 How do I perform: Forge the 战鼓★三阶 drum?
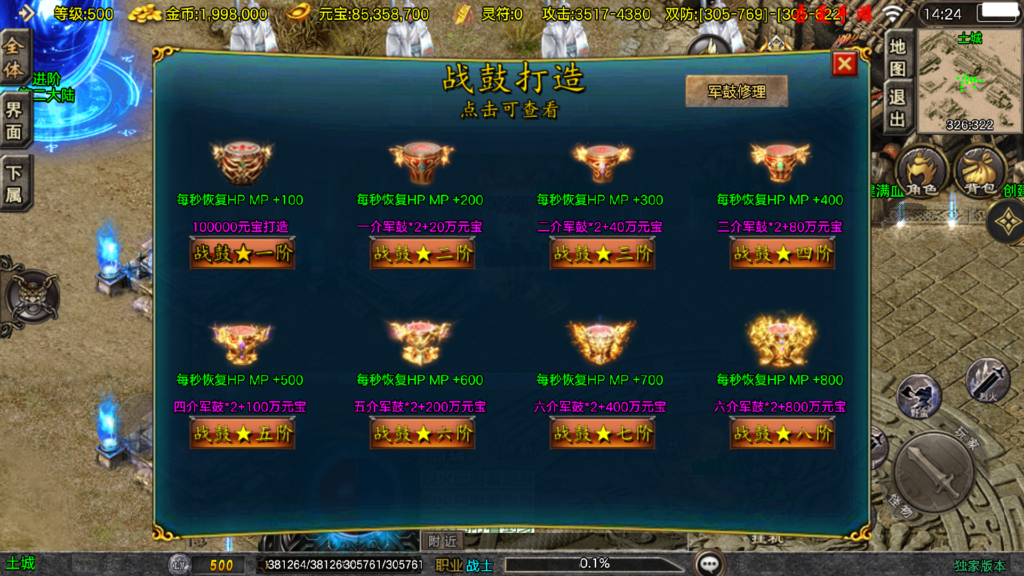click(602, 253)
